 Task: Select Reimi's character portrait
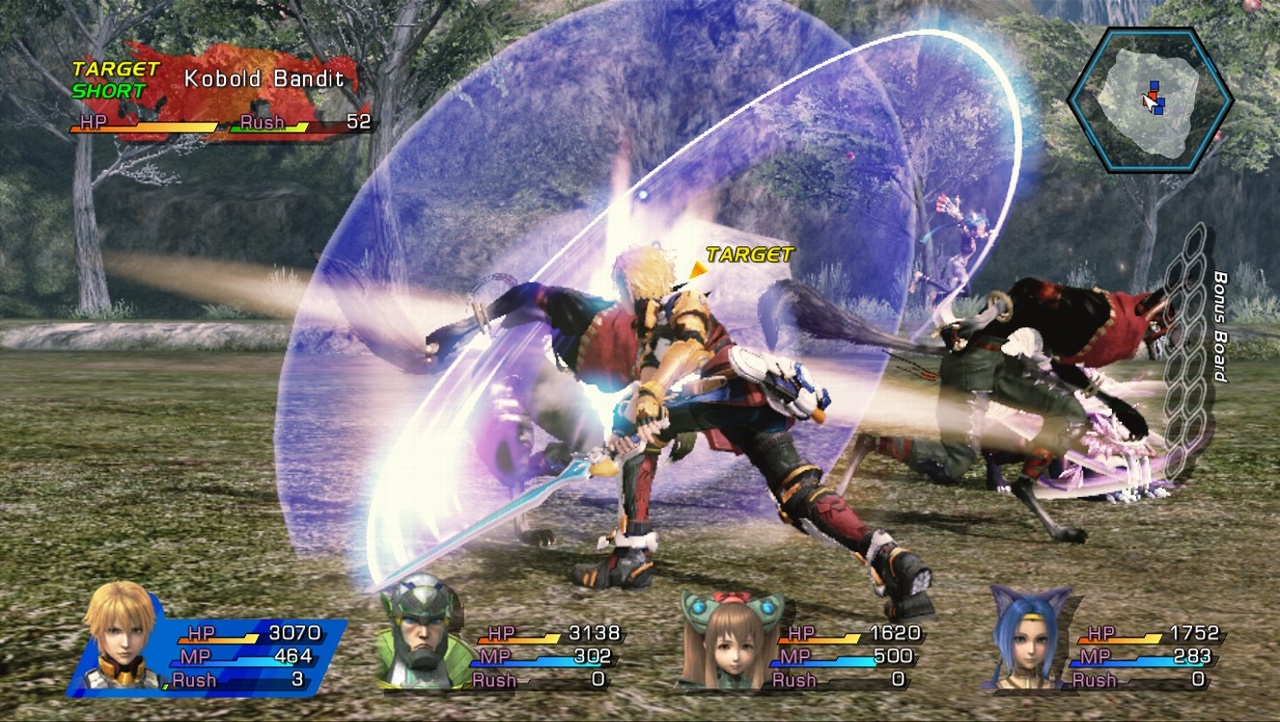pyautogui.click(x=731, y=648)
